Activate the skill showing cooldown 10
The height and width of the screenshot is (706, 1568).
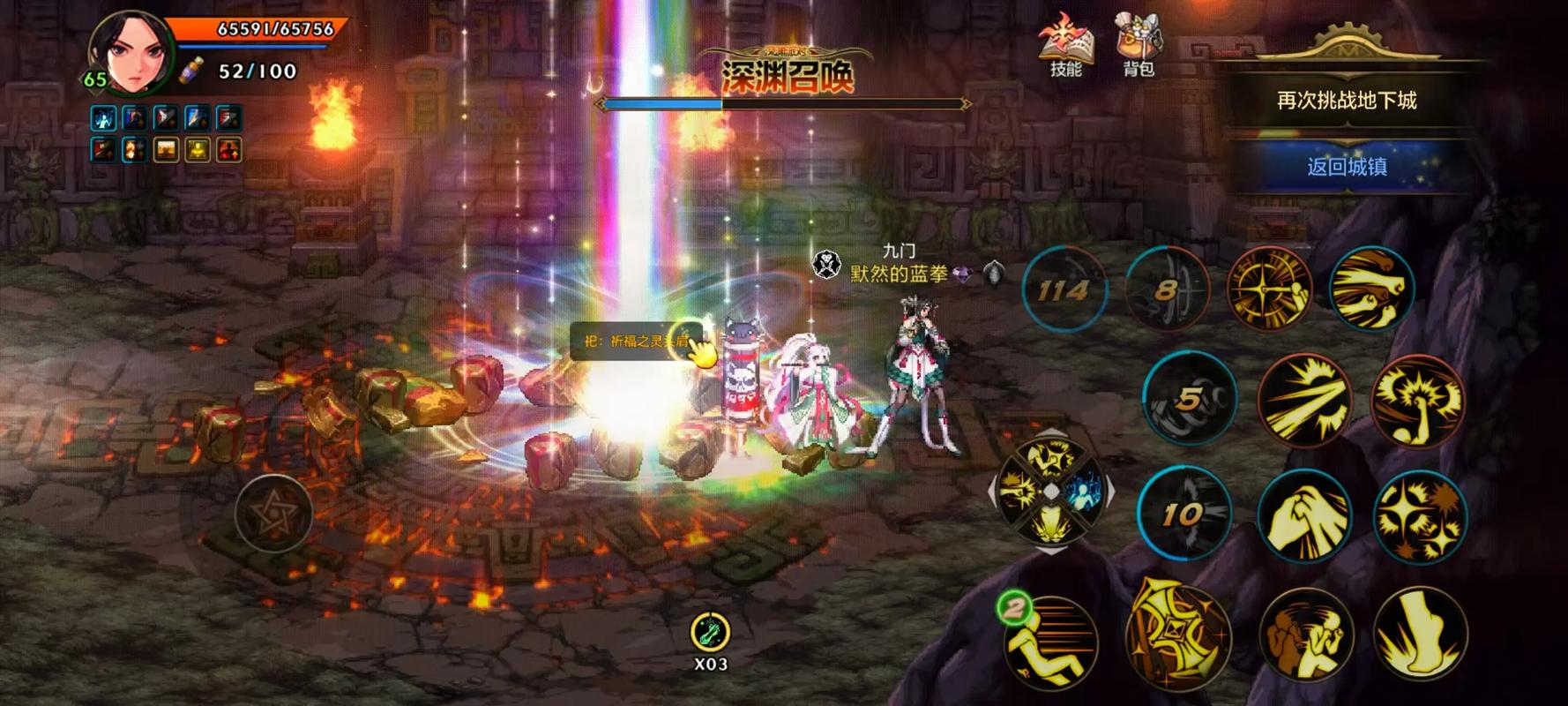(x=1183, y=514)
